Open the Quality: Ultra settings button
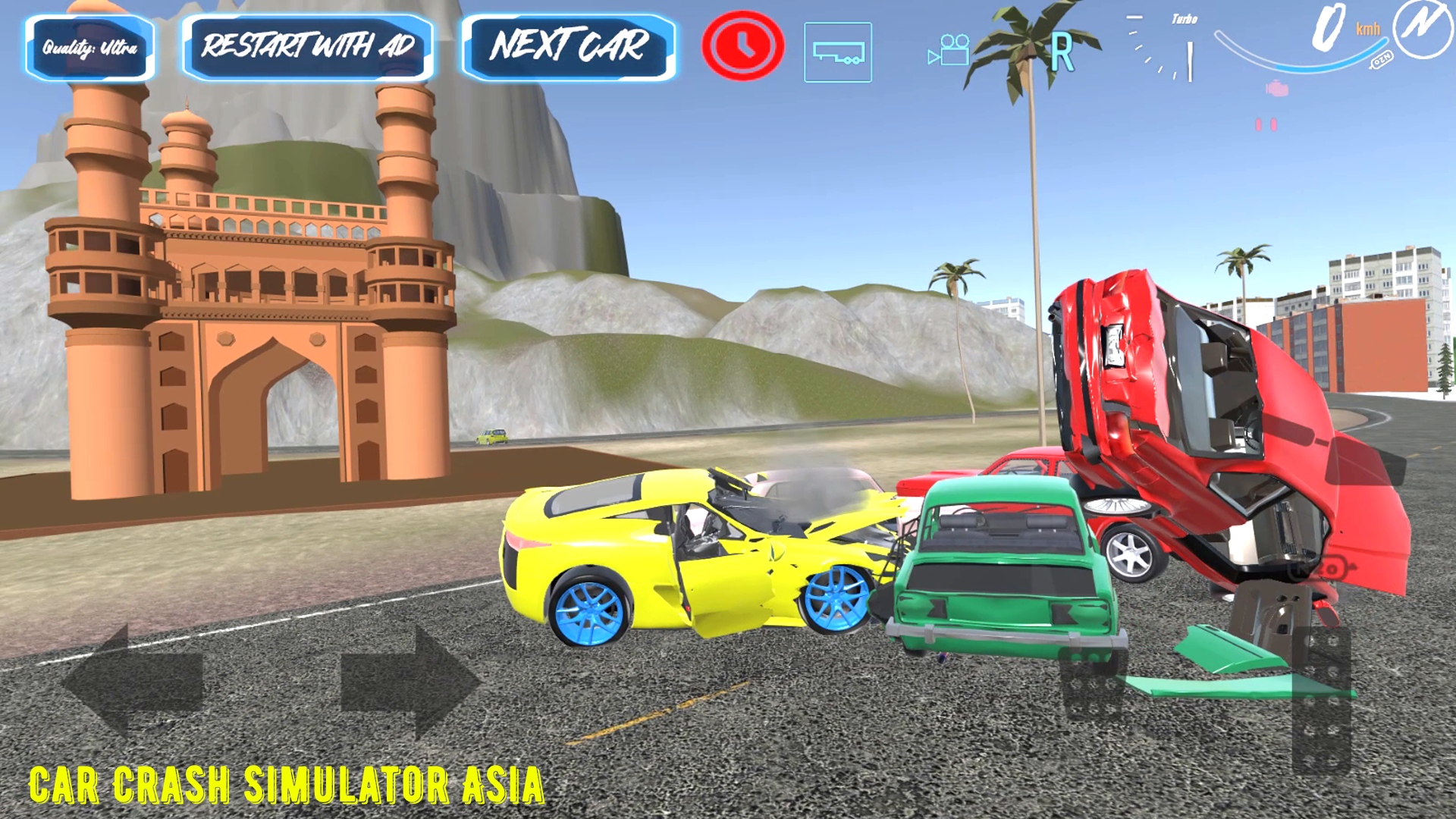The width and height of the screenshot is (1456, 819). (89, 47)
